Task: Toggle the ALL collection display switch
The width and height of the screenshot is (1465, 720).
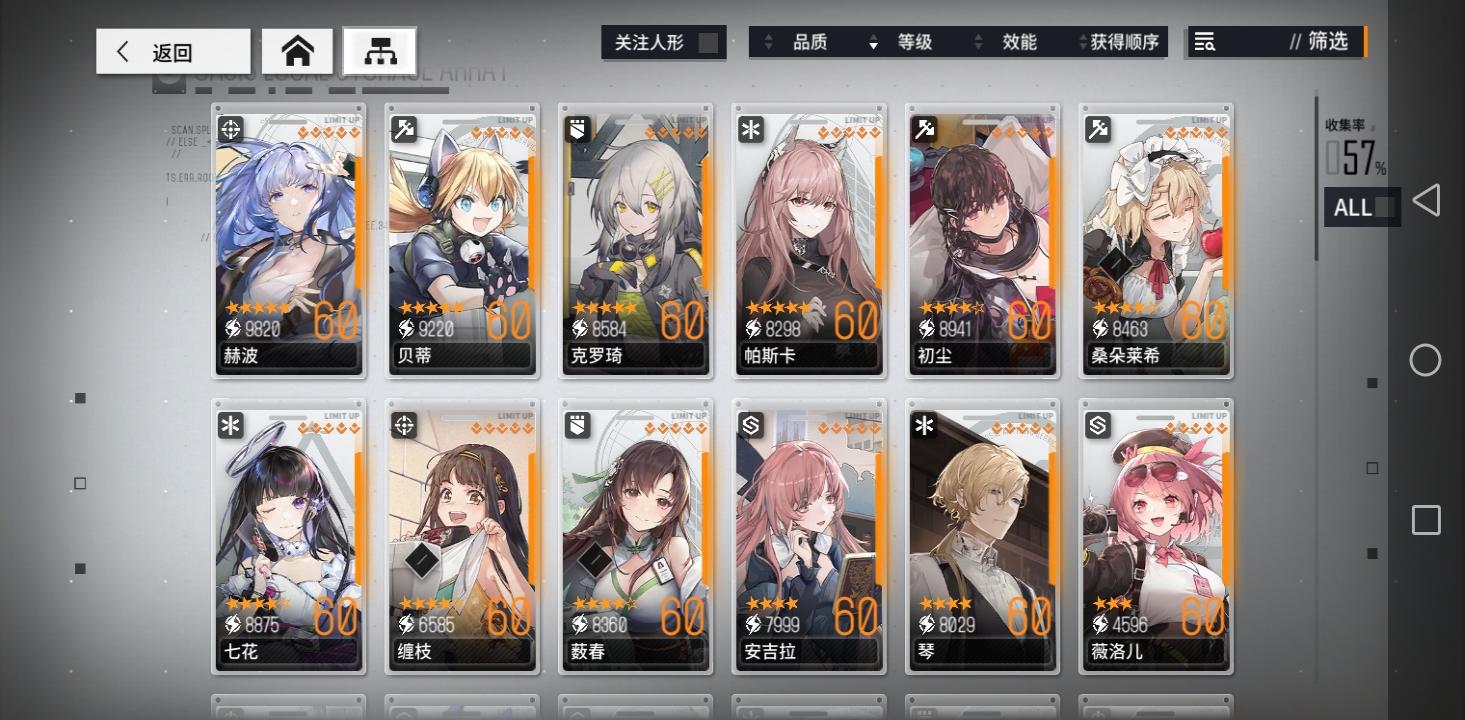Action: tap(1362, 207)
